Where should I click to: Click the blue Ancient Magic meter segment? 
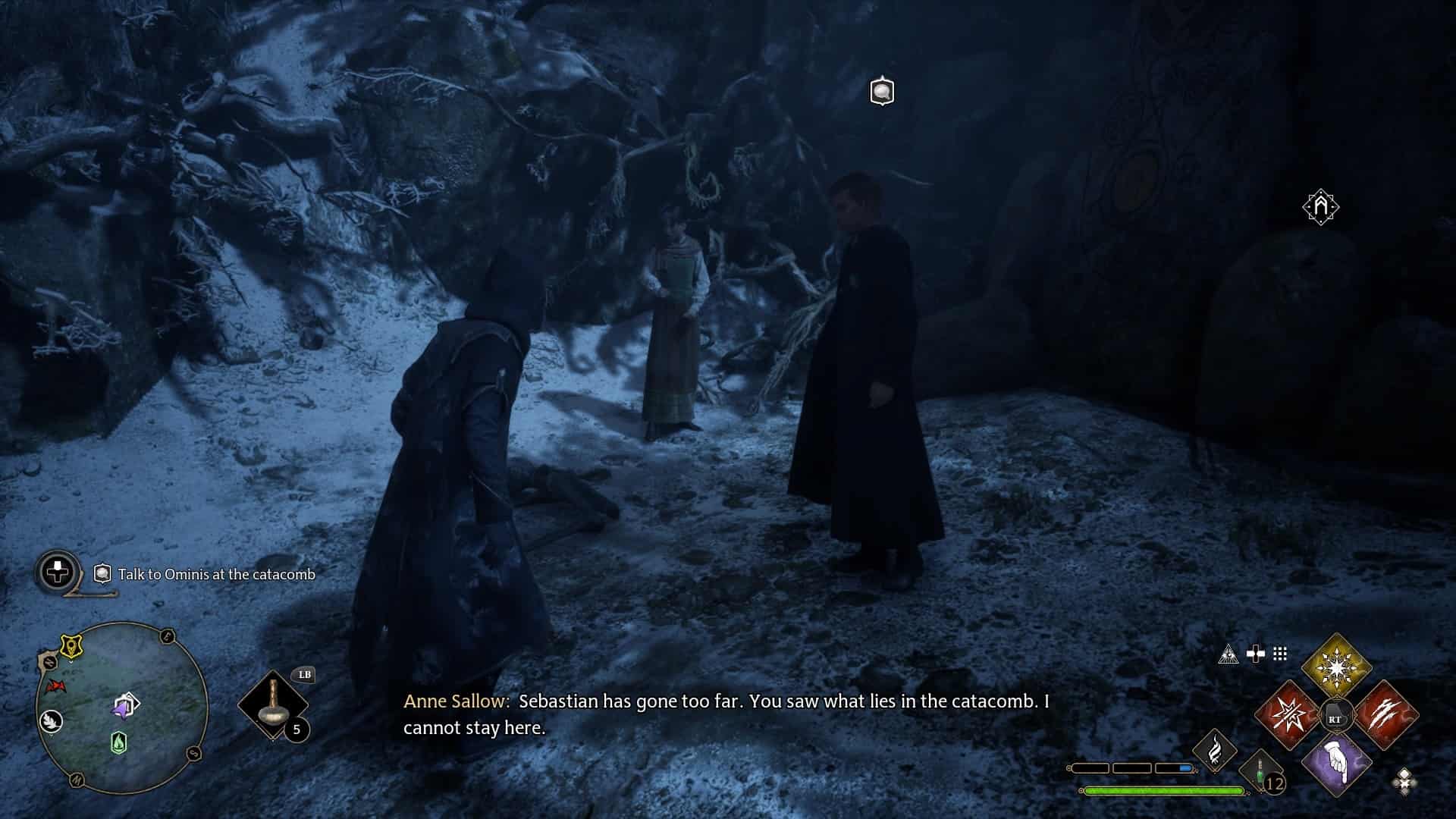(1185, 768)
